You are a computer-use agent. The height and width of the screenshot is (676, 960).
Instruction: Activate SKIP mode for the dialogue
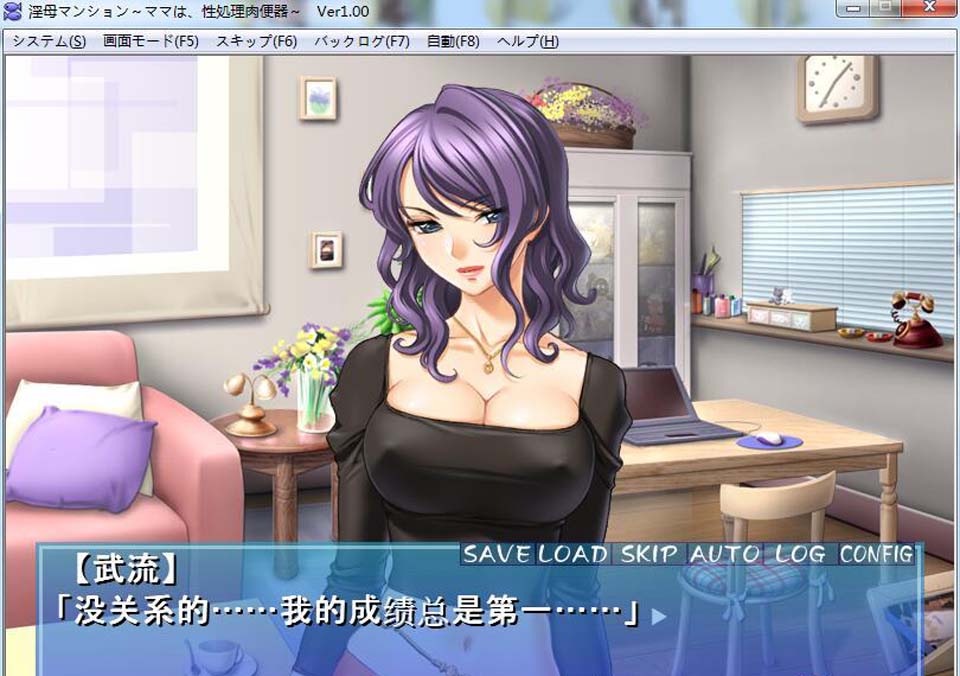click(648, 554)
